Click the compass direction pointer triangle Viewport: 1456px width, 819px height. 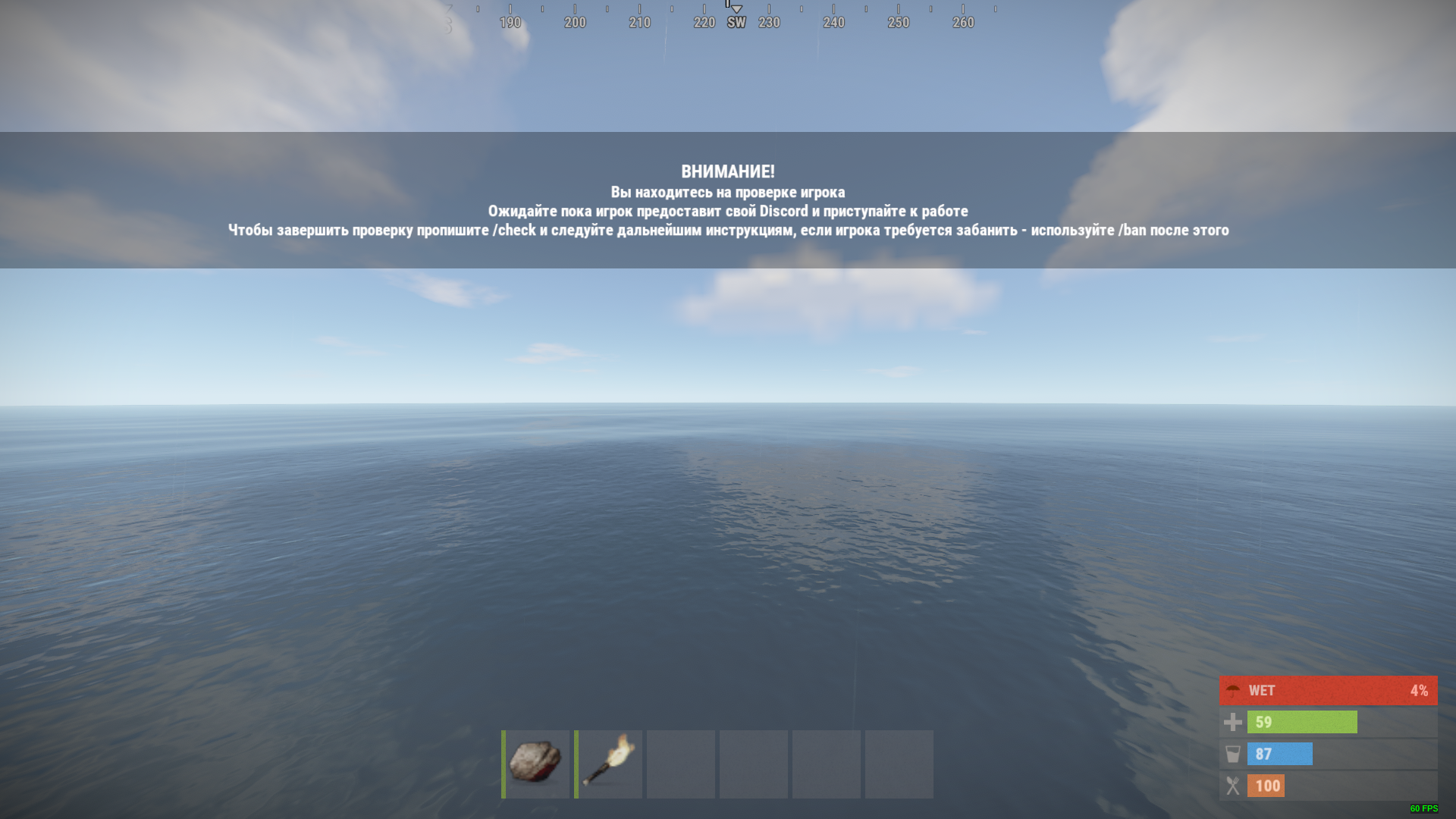(x=735, y=8)
